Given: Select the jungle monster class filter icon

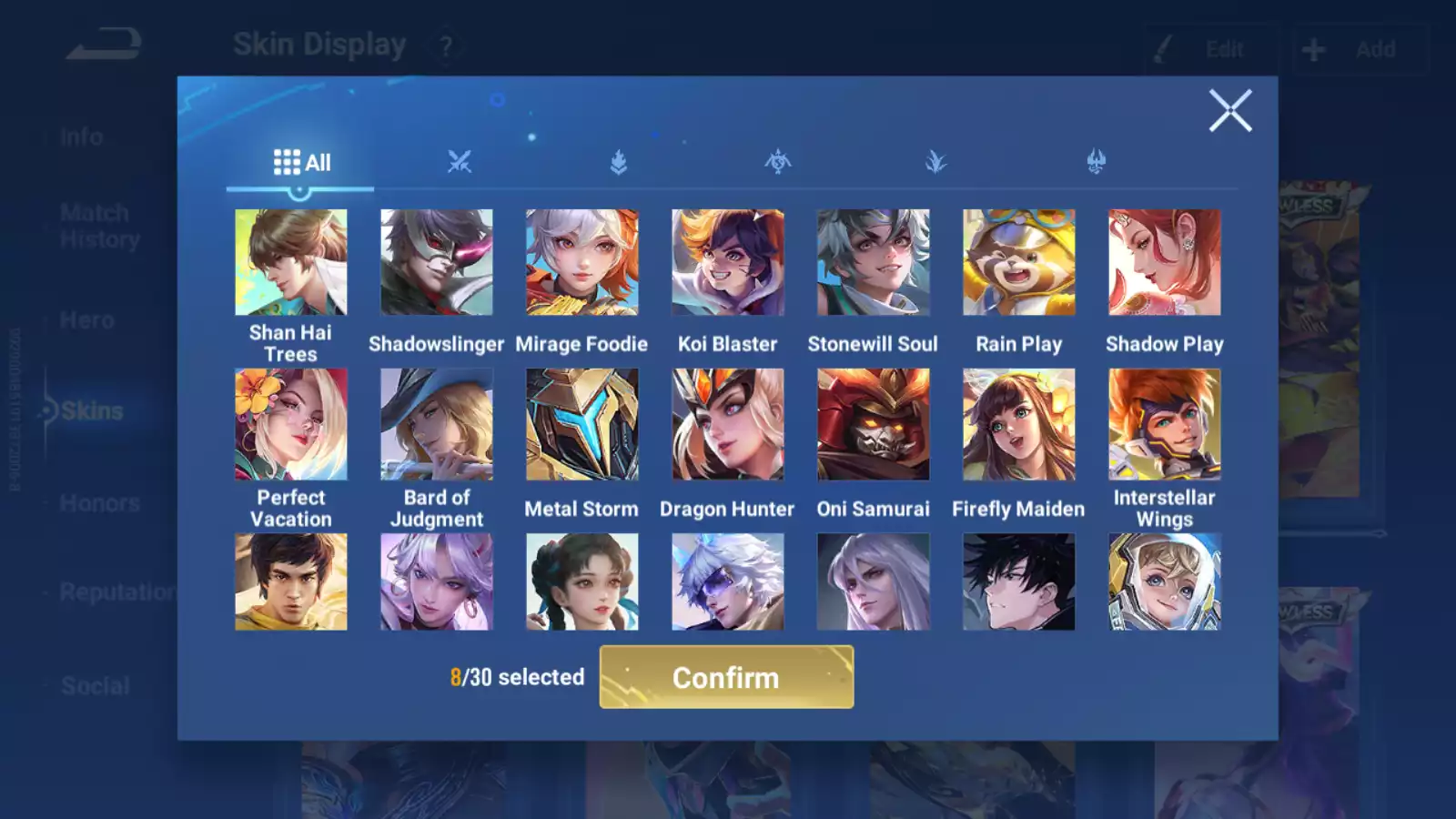Looking at the screenshot, I should [777, 162].
